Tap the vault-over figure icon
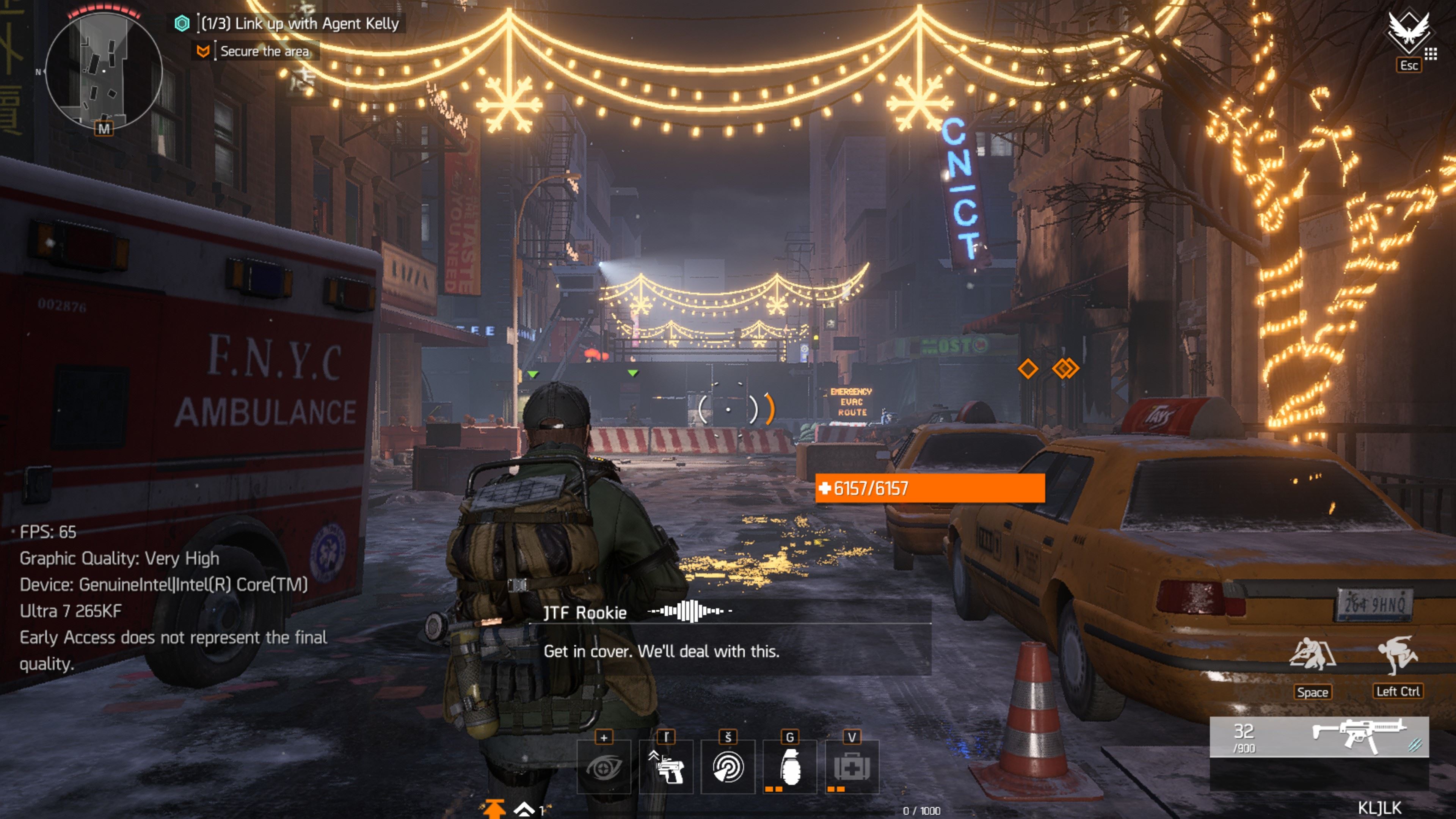The image size is (1456, 819). click(1397, 656)
